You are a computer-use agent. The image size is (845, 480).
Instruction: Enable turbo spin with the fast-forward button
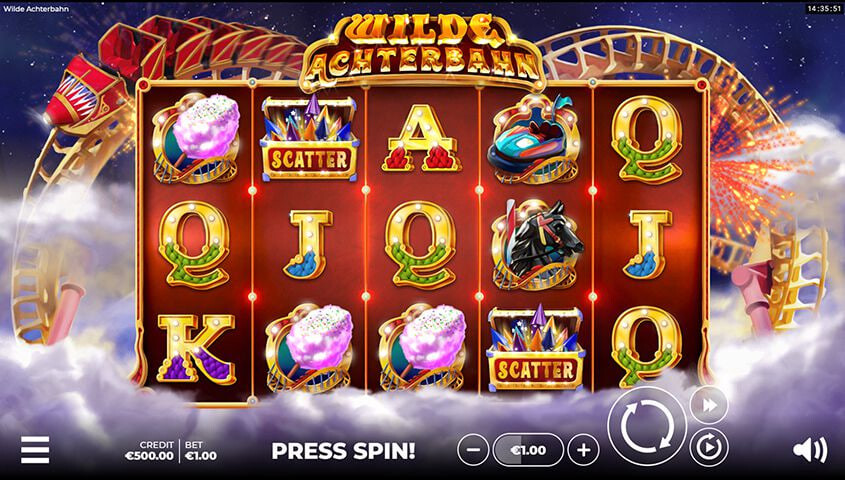point(708,404)
